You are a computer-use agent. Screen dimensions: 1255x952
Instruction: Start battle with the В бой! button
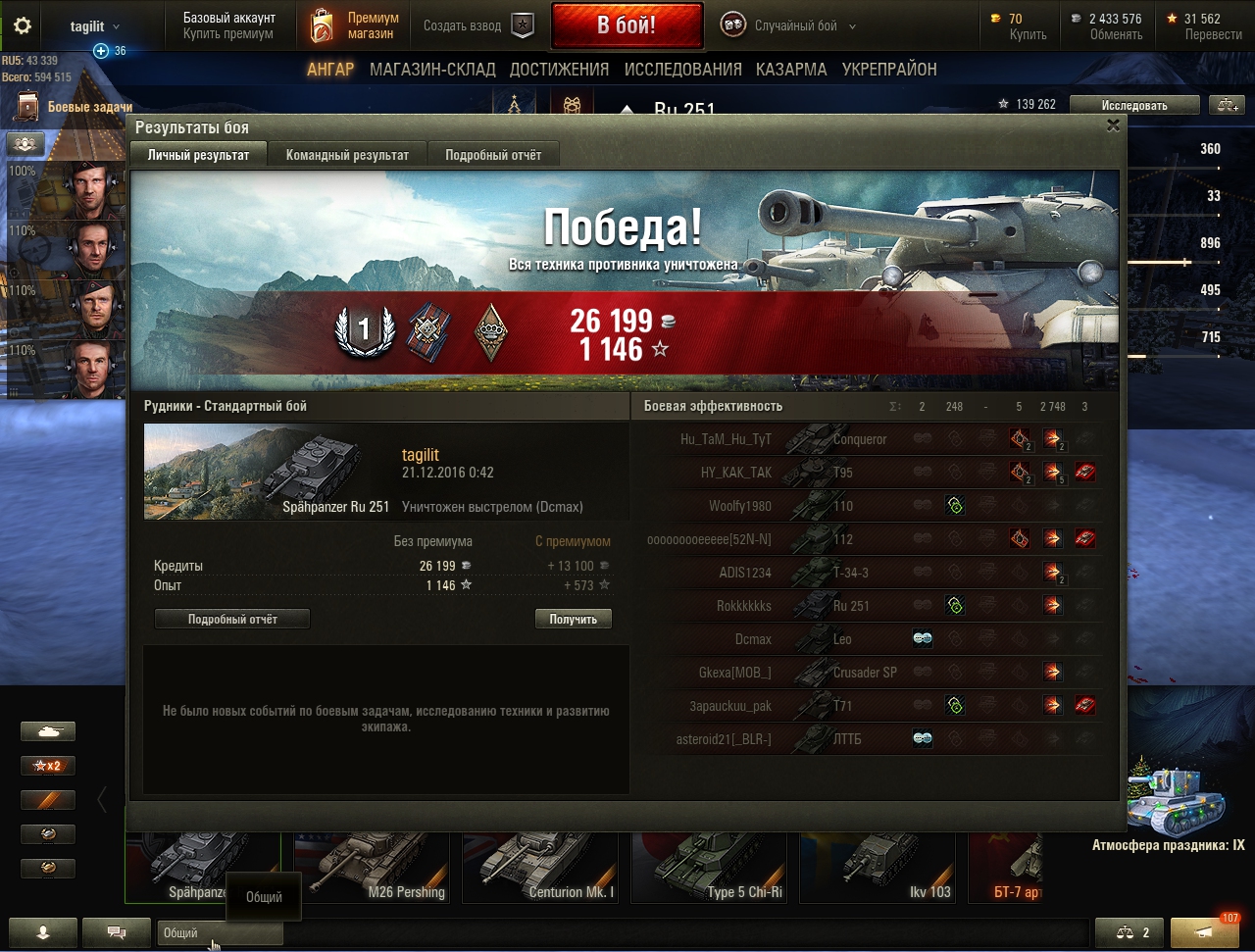tap(627, 25)
